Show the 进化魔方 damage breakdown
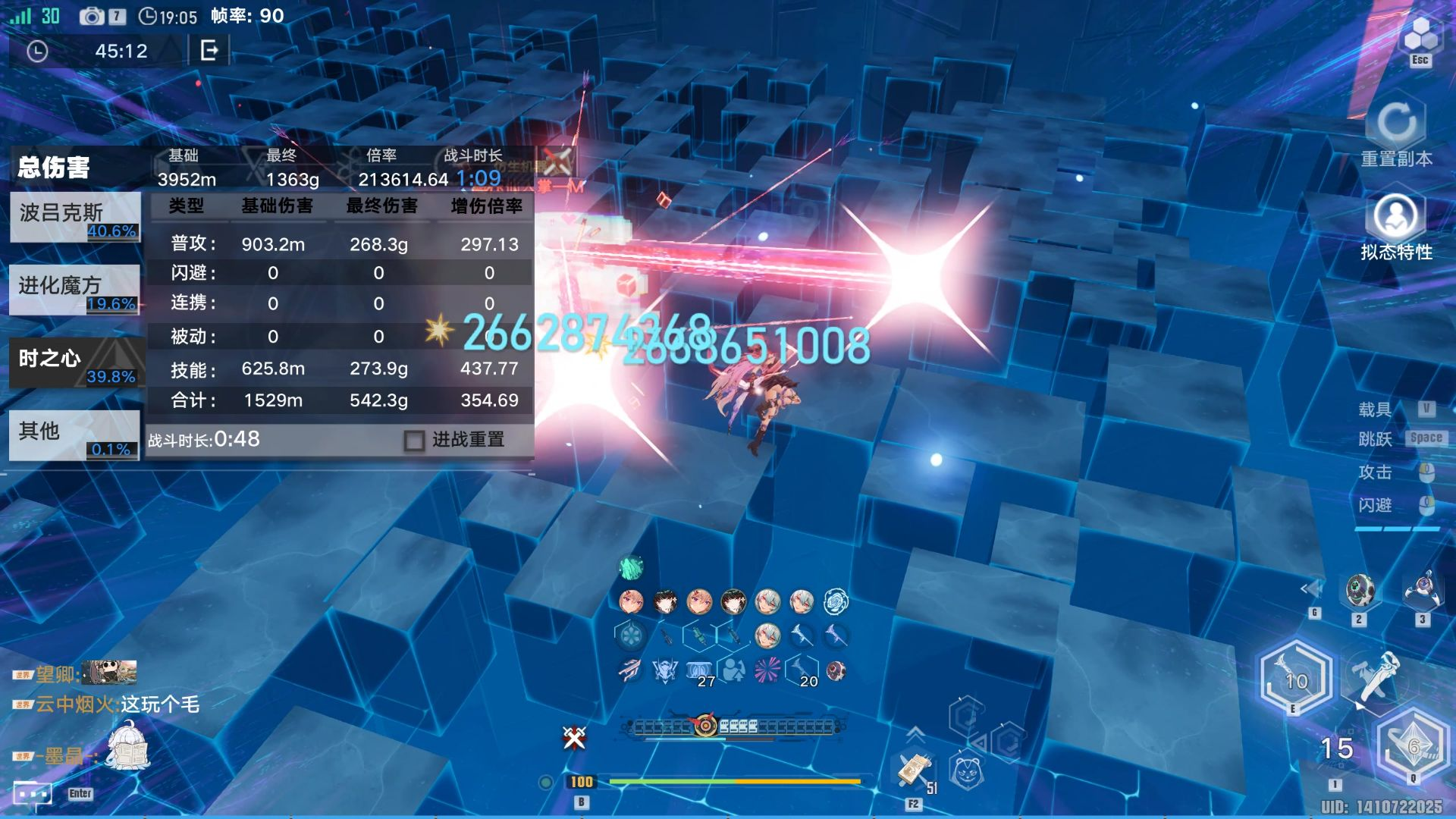1456x819 pixels. tap(74, 290)
